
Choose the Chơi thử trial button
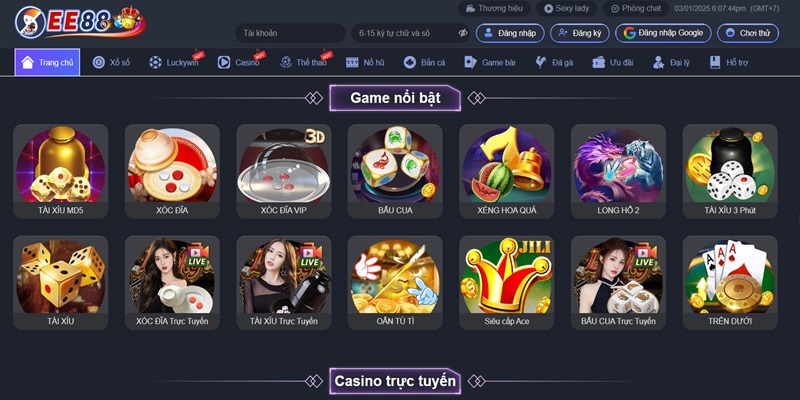[748, 33]
